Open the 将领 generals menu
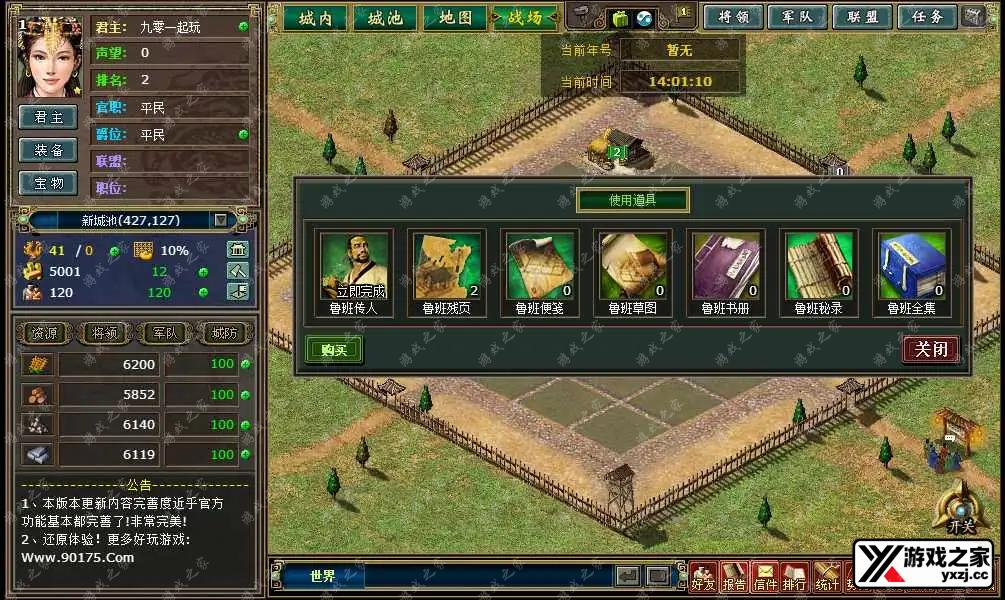 point(734,17)
